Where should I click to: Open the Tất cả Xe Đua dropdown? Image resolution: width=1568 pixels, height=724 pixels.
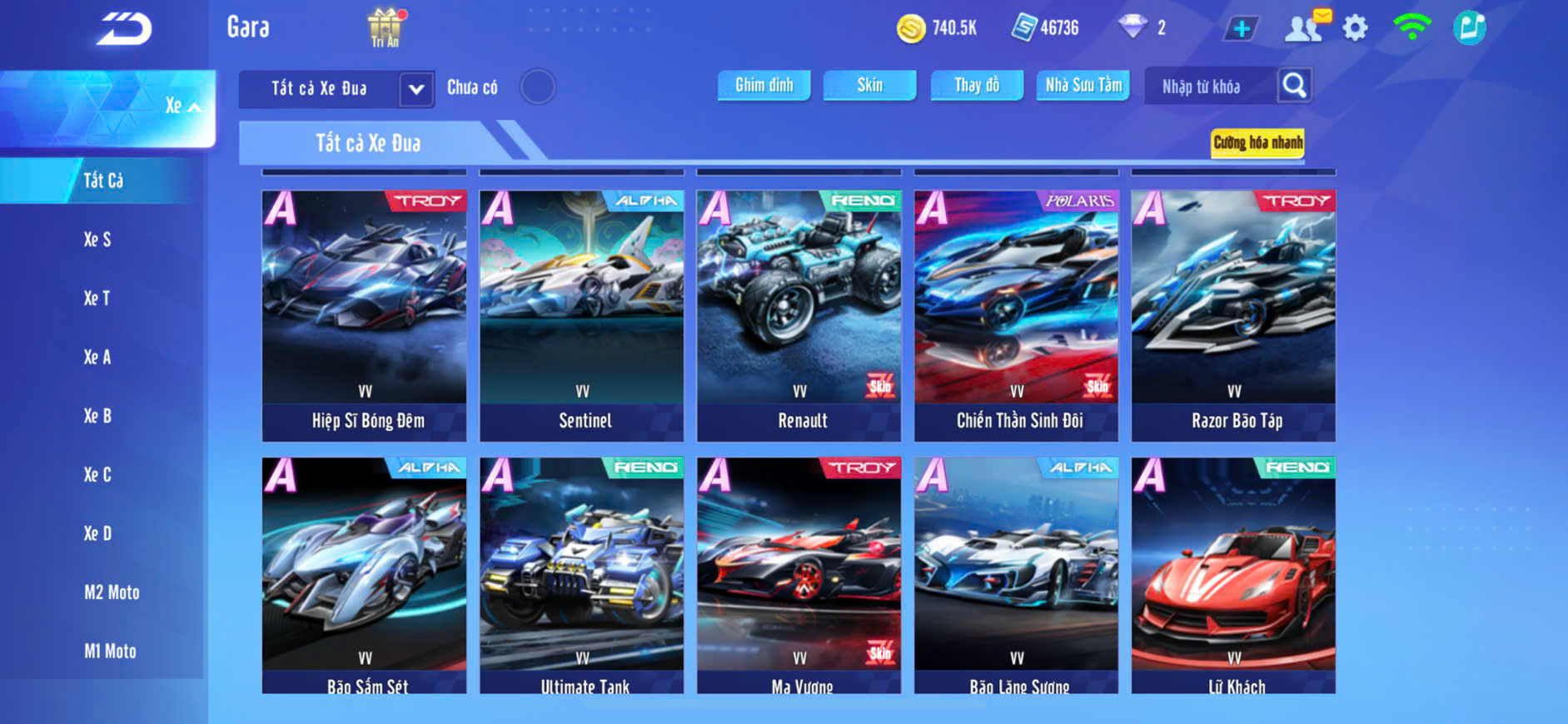tap(416, 88)
